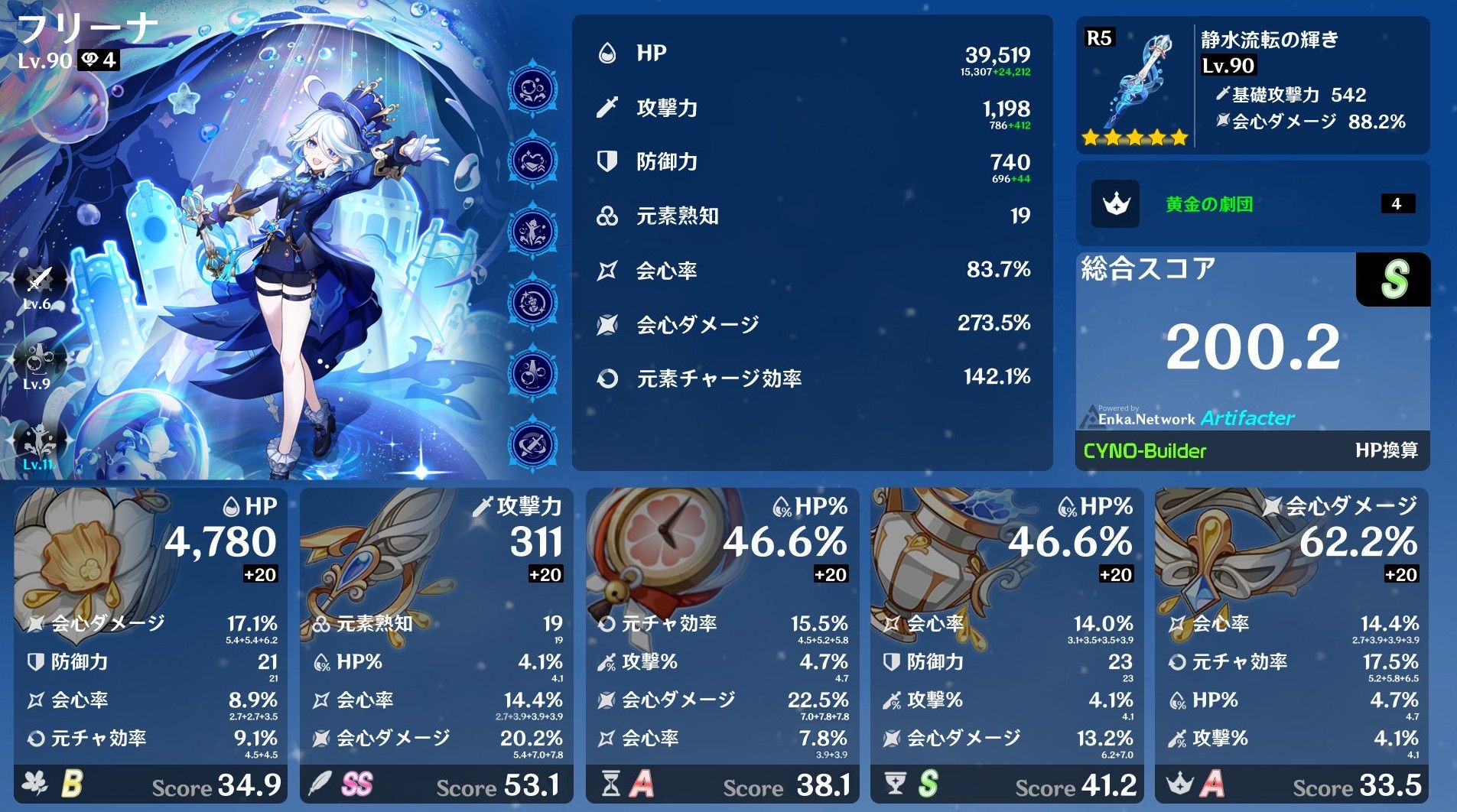
Task: Click the topmost constellation icon
Action: click(531, 89)
